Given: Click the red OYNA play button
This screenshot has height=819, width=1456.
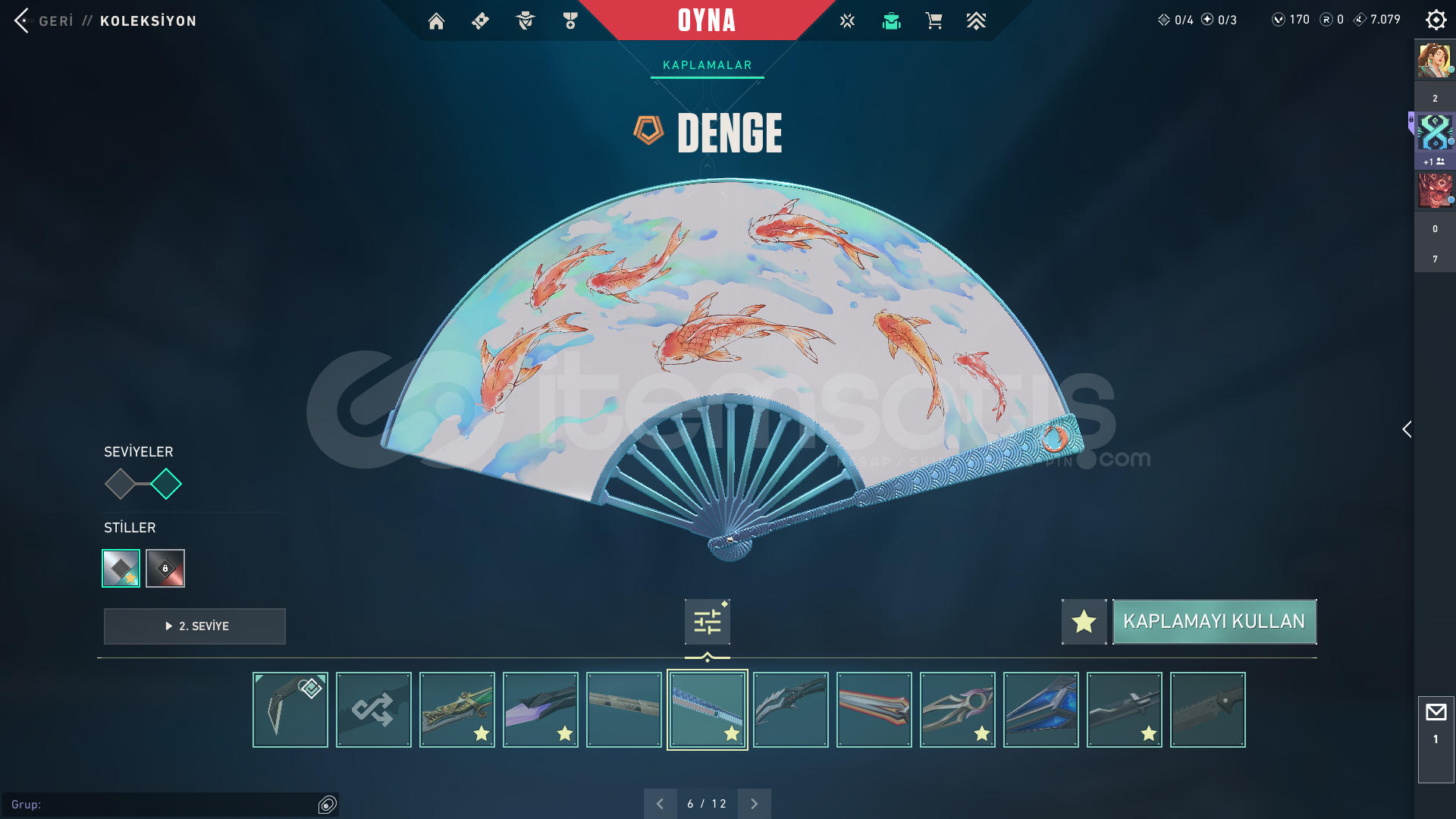Looking at the screenshot, I should (x=706, y=20).
